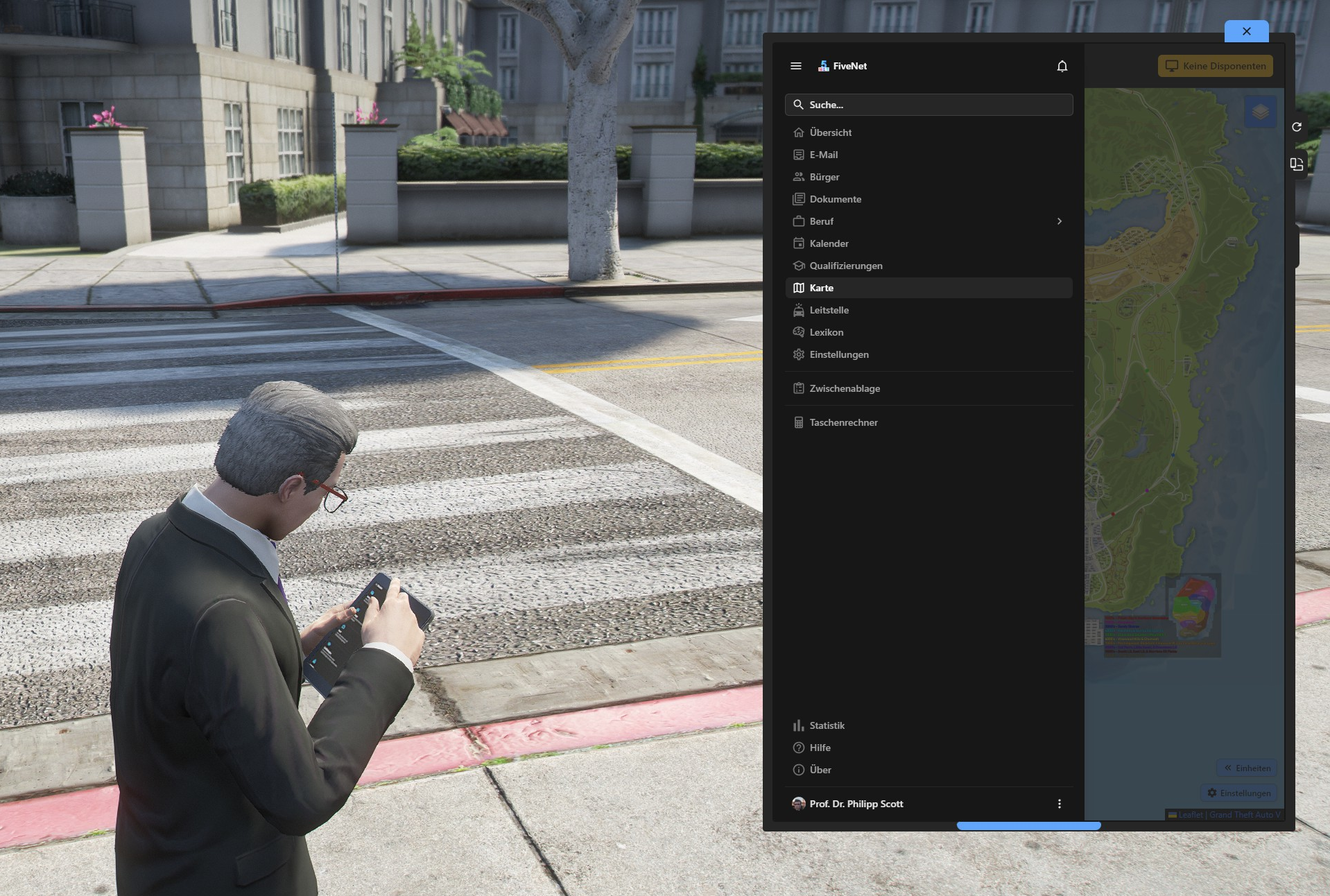Open the E-Mail section

point(824,154)
